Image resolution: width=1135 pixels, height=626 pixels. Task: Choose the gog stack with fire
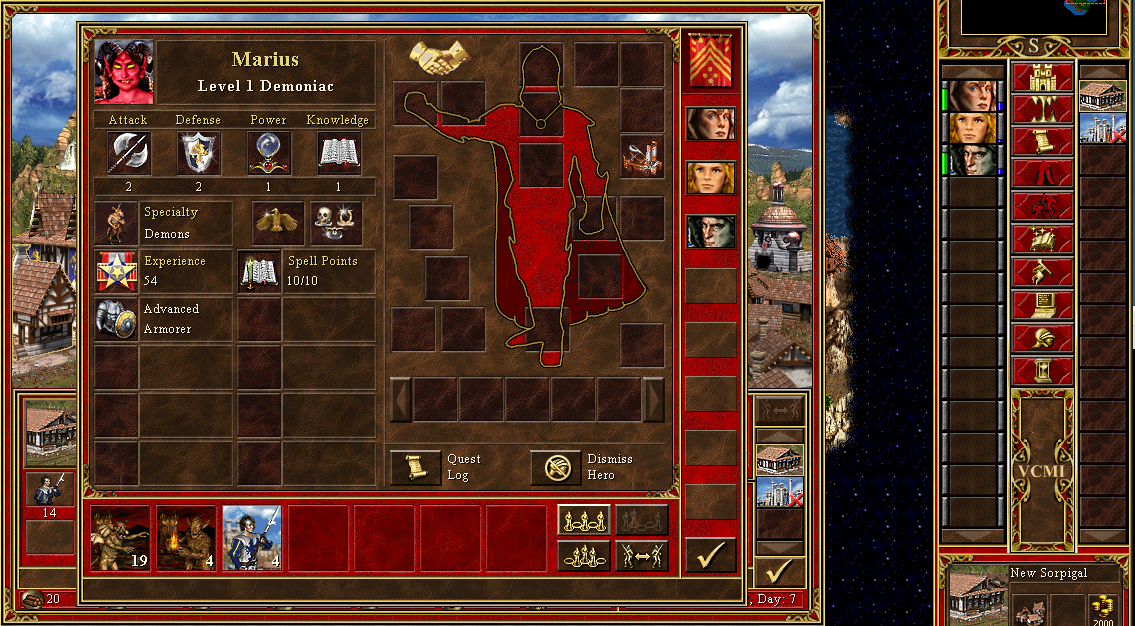point(186,538)
